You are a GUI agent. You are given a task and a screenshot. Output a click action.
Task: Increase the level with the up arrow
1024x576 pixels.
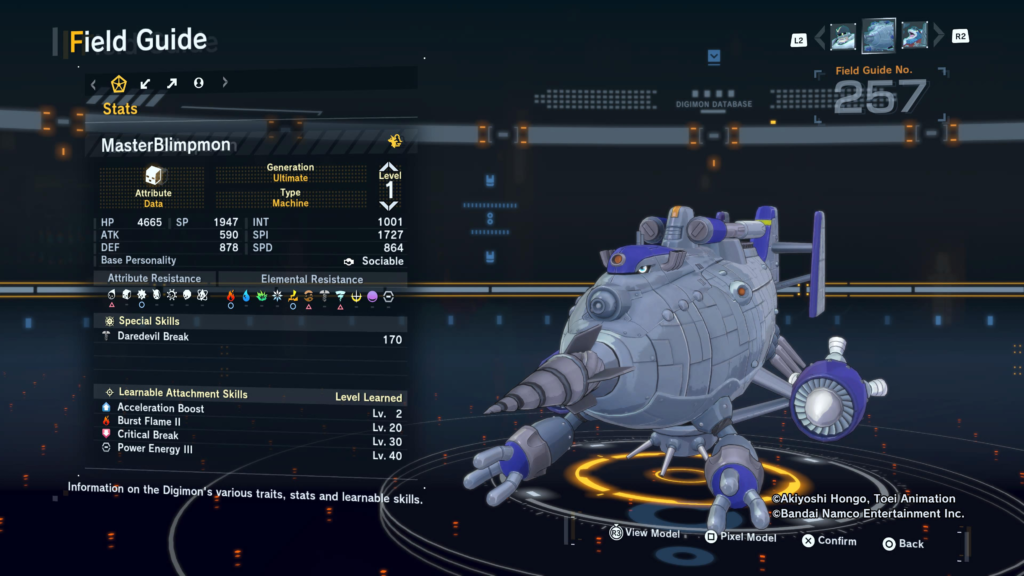(389, 167)
